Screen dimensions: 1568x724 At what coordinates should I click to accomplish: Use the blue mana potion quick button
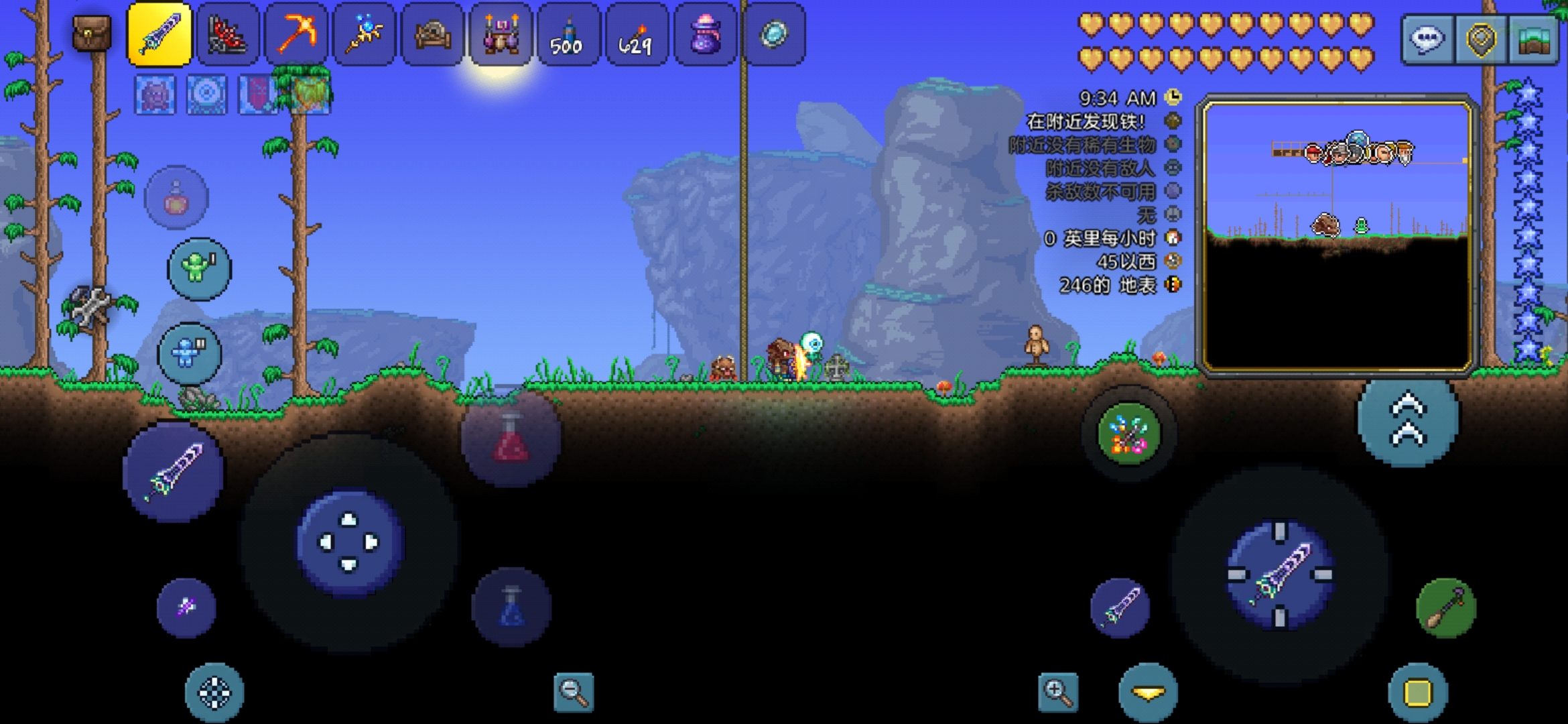[x=512, y=607]
